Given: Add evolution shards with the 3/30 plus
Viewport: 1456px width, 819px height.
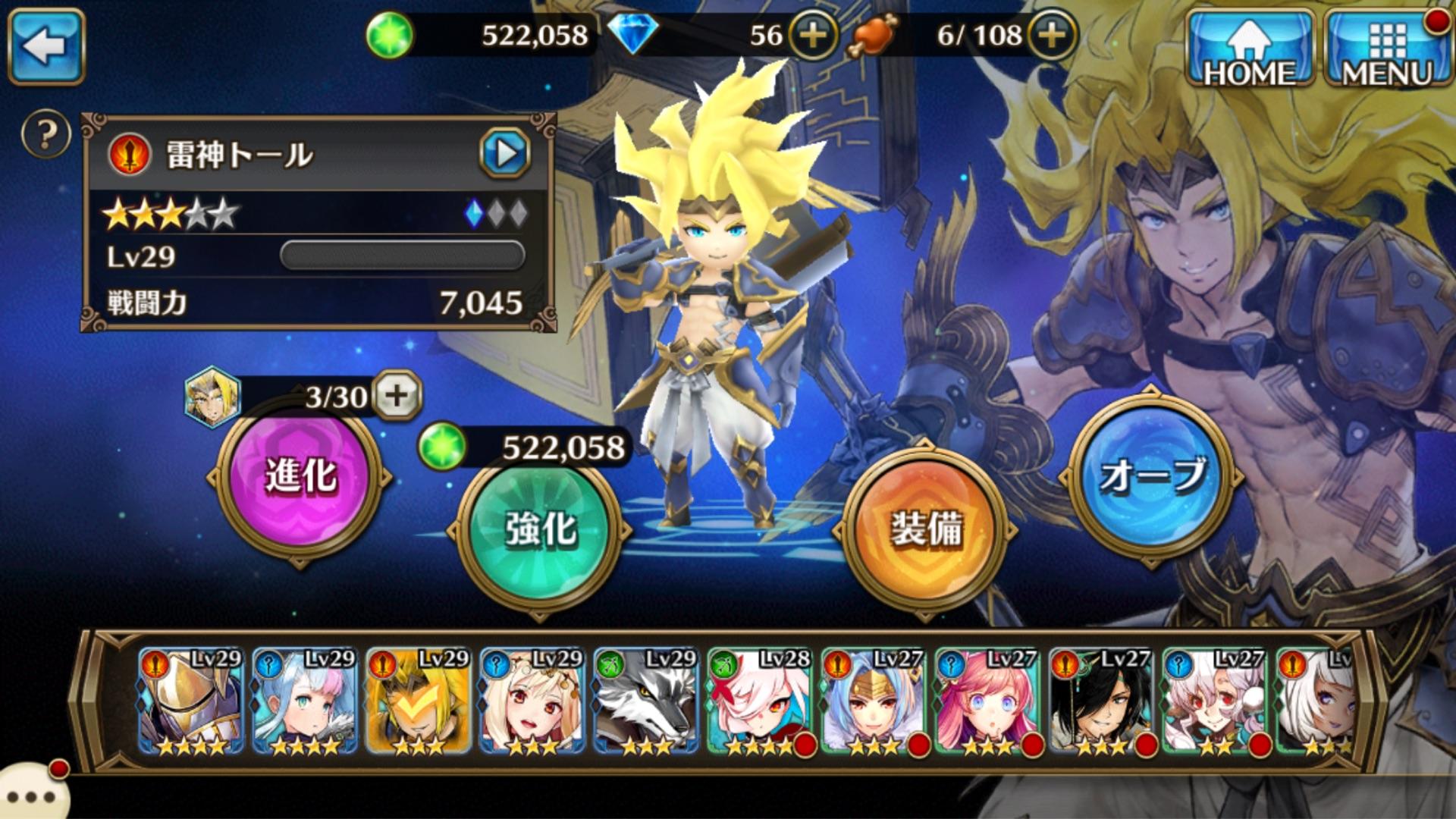Looking at the screenshot, I should click(x=397, y=395).
